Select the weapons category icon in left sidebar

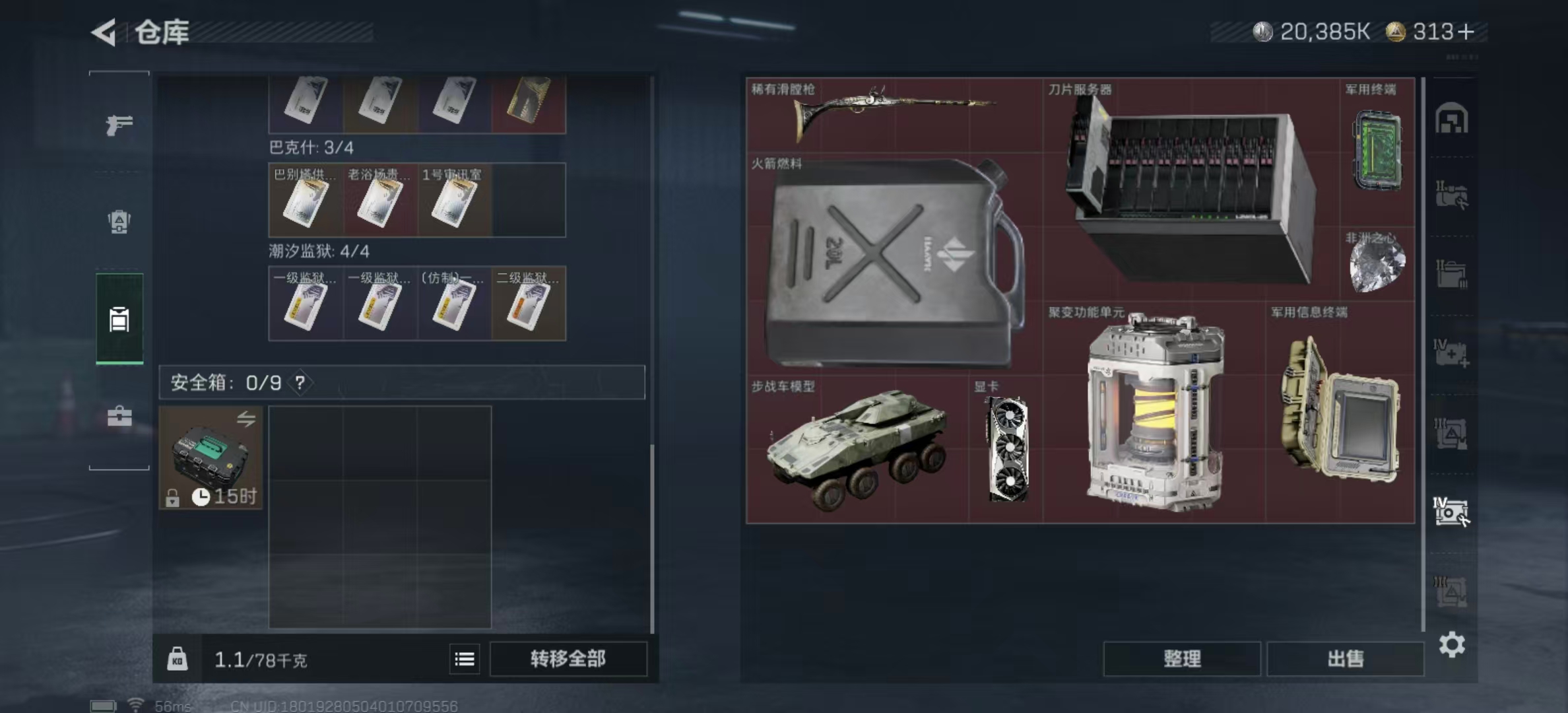coord(119,125)
